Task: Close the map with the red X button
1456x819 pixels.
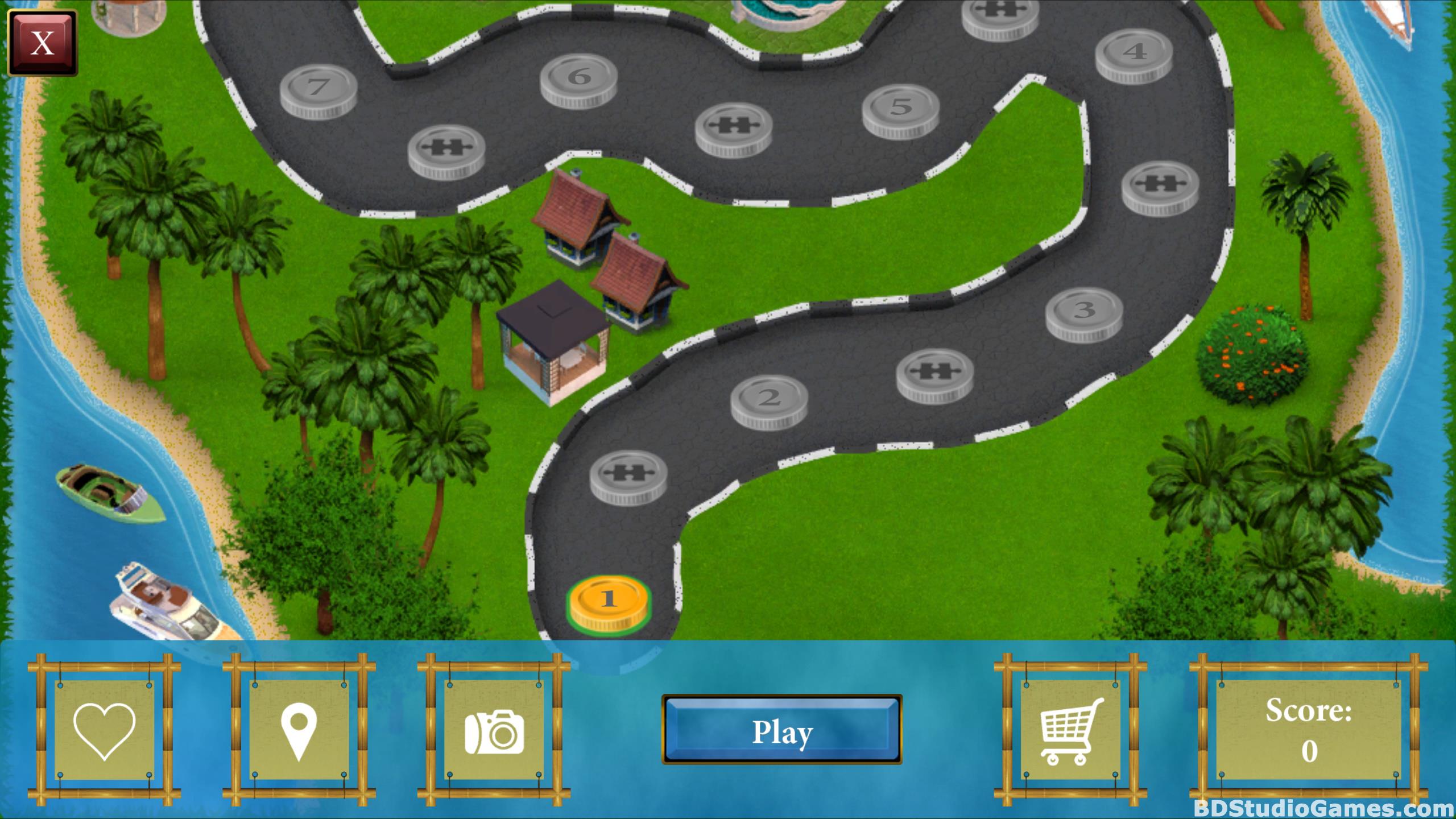Action: point(42,43)
